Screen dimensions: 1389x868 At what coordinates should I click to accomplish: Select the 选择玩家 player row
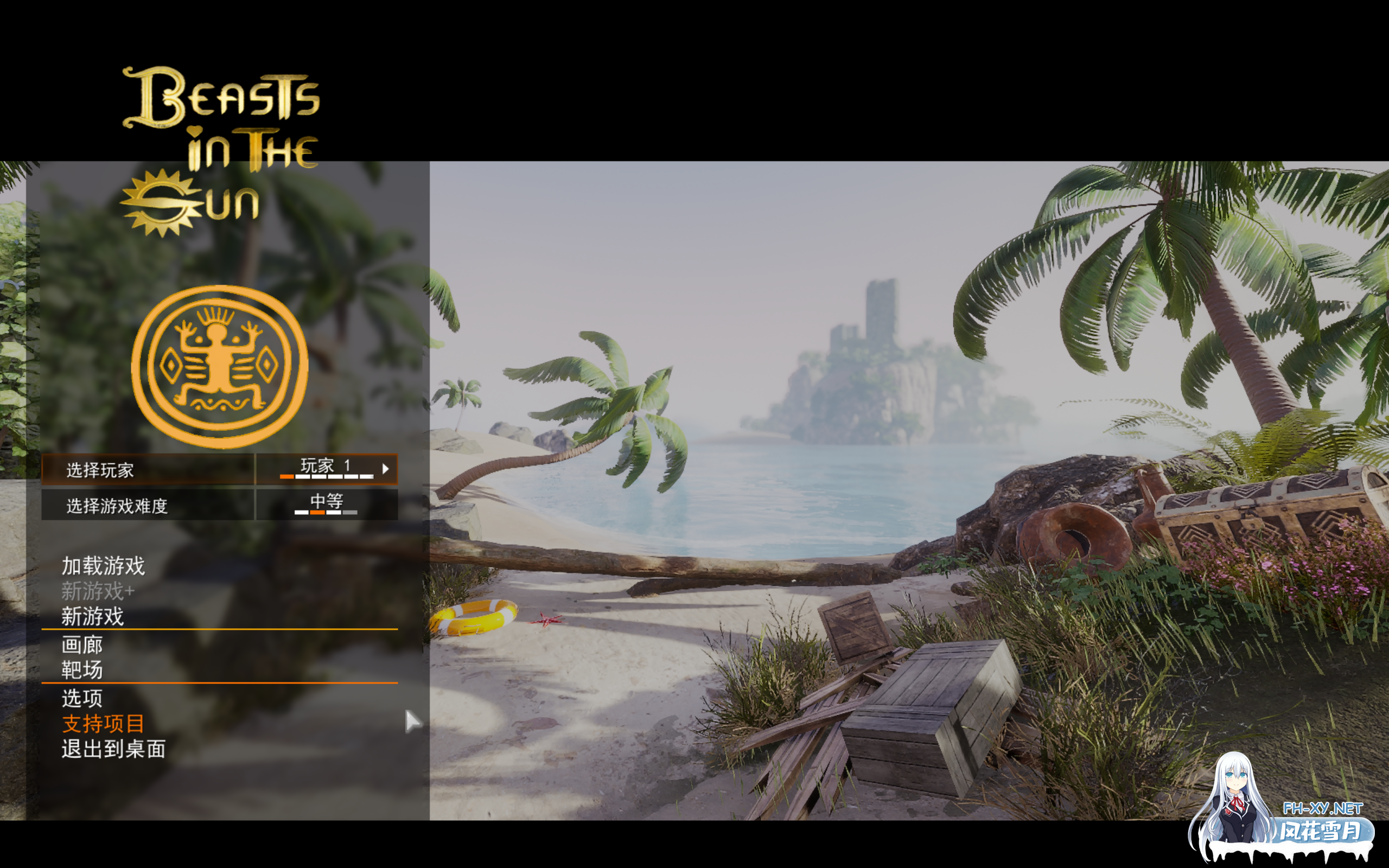(147, 470)
